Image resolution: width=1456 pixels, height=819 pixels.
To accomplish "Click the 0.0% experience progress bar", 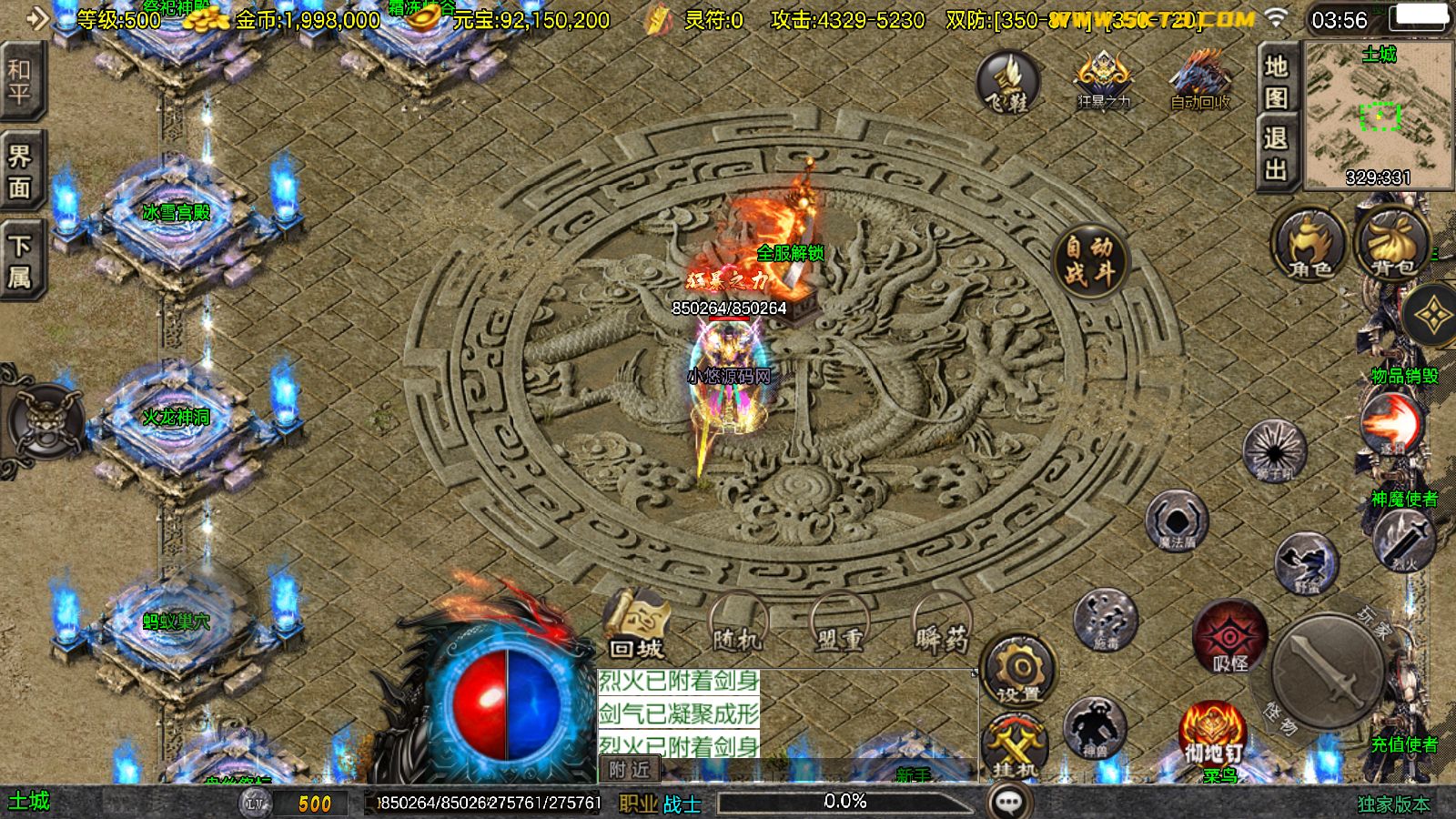I will tap(844, 802).
